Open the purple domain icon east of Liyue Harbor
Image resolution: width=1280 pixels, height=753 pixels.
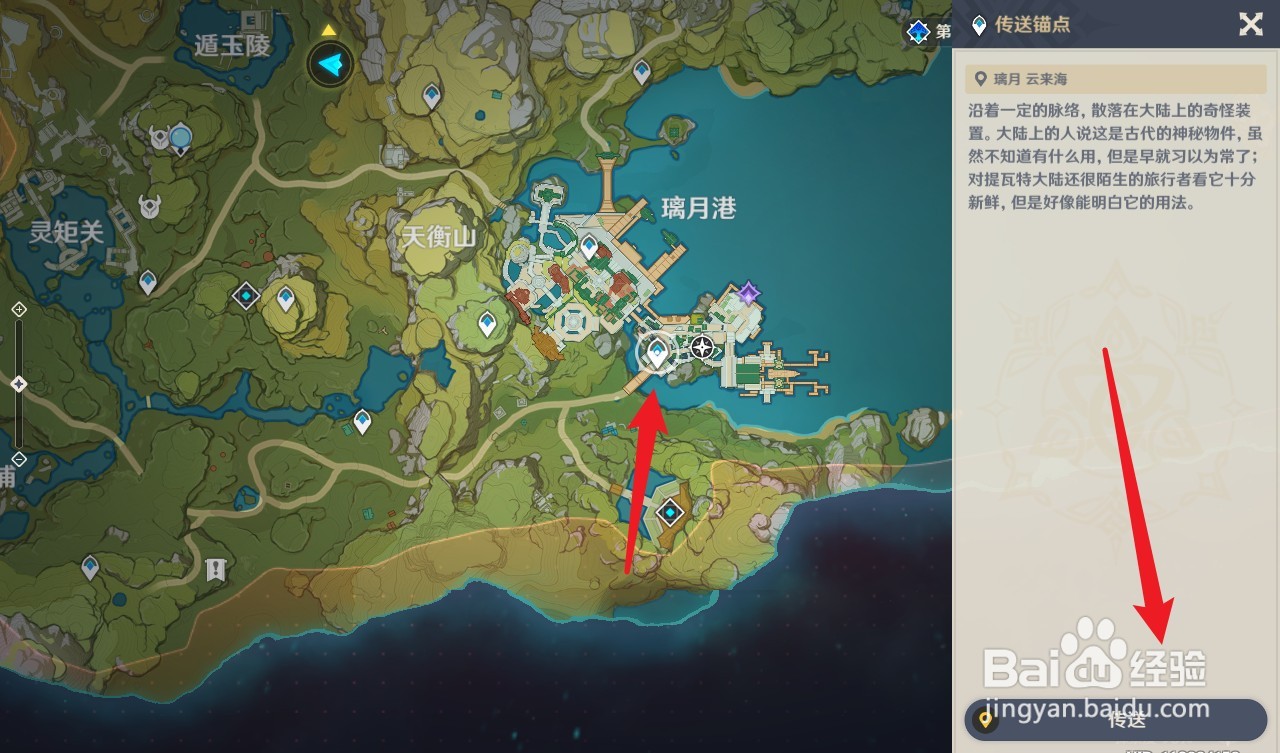[745, 292]
